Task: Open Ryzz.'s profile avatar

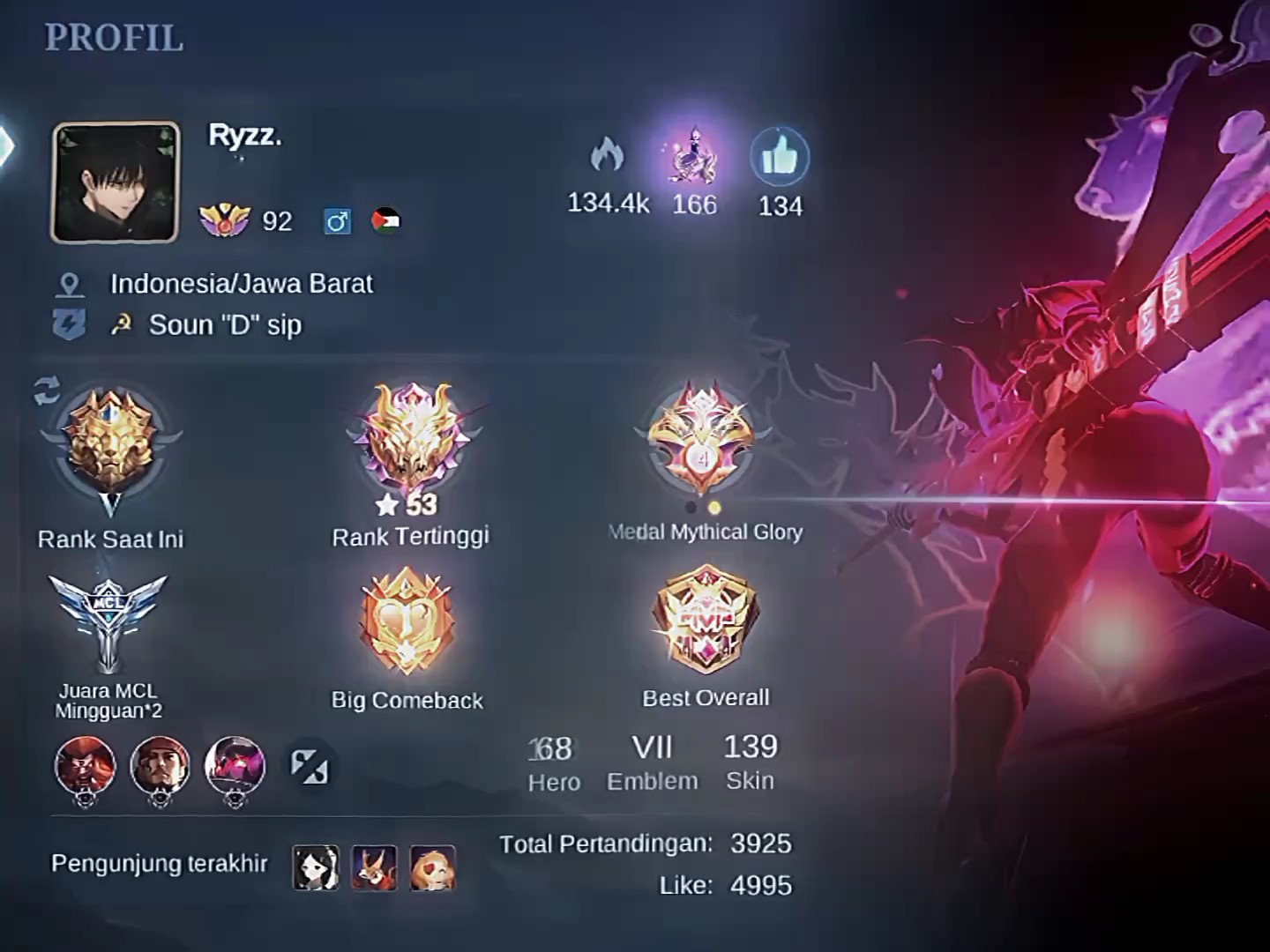Action: click(x=116, y=182)
